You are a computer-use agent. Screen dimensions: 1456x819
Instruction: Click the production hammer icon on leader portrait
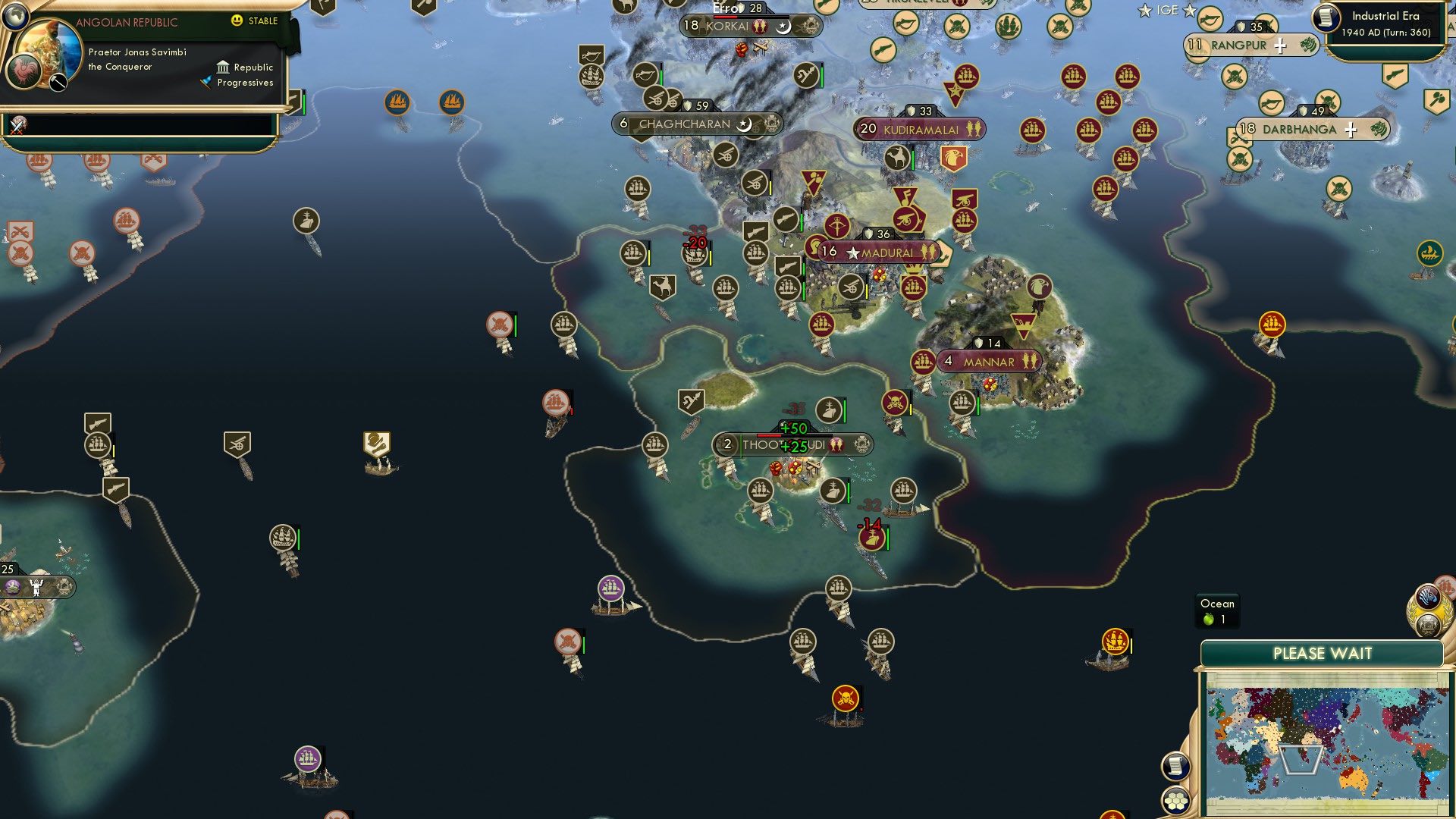(x=57, y=83)
